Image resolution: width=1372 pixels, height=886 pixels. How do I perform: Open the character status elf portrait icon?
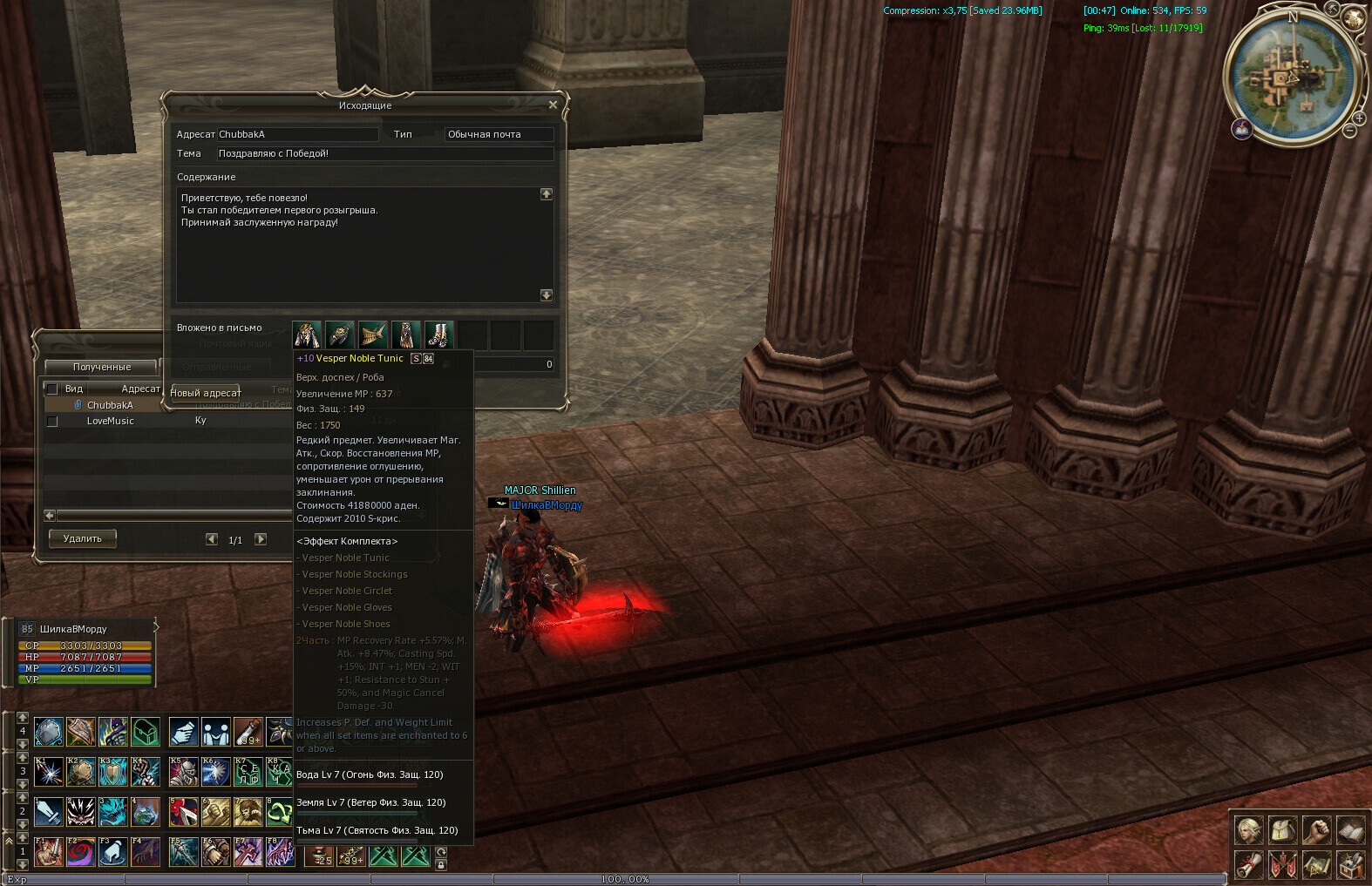[x=1248, y=830]
